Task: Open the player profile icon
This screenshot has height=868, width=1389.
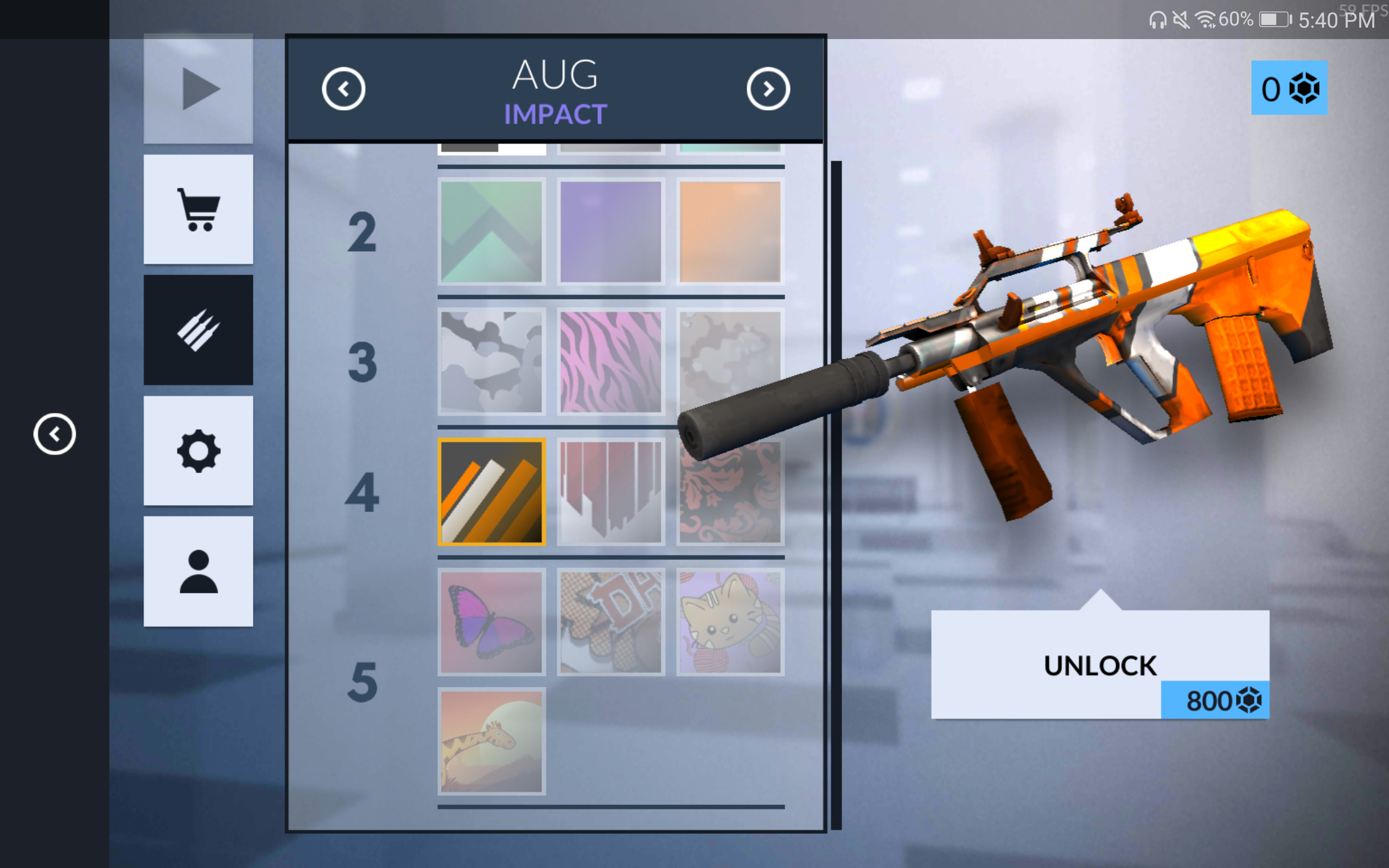Action: point(198,571)
